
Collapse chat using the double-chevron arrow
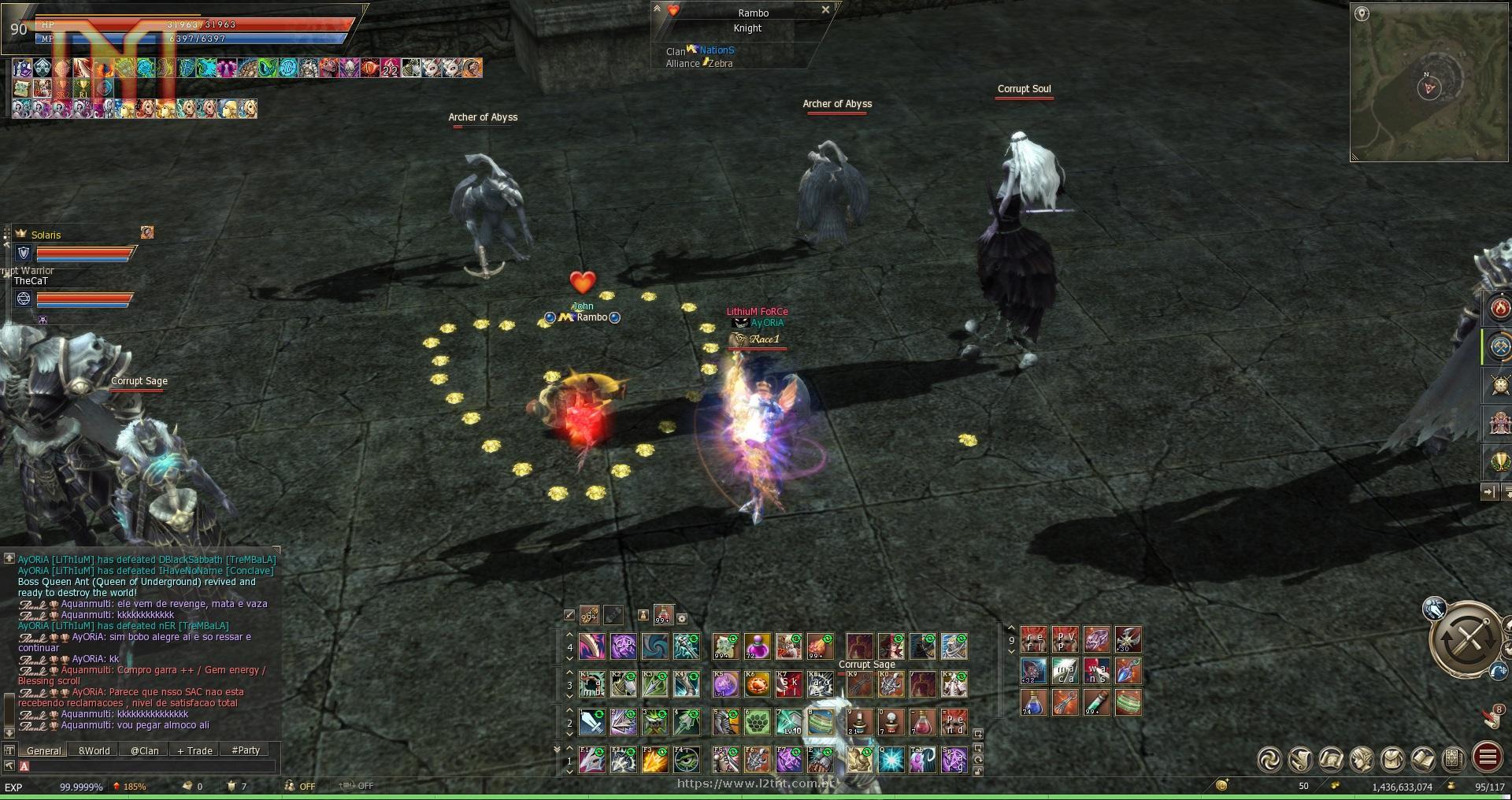[x=558, y=750]
